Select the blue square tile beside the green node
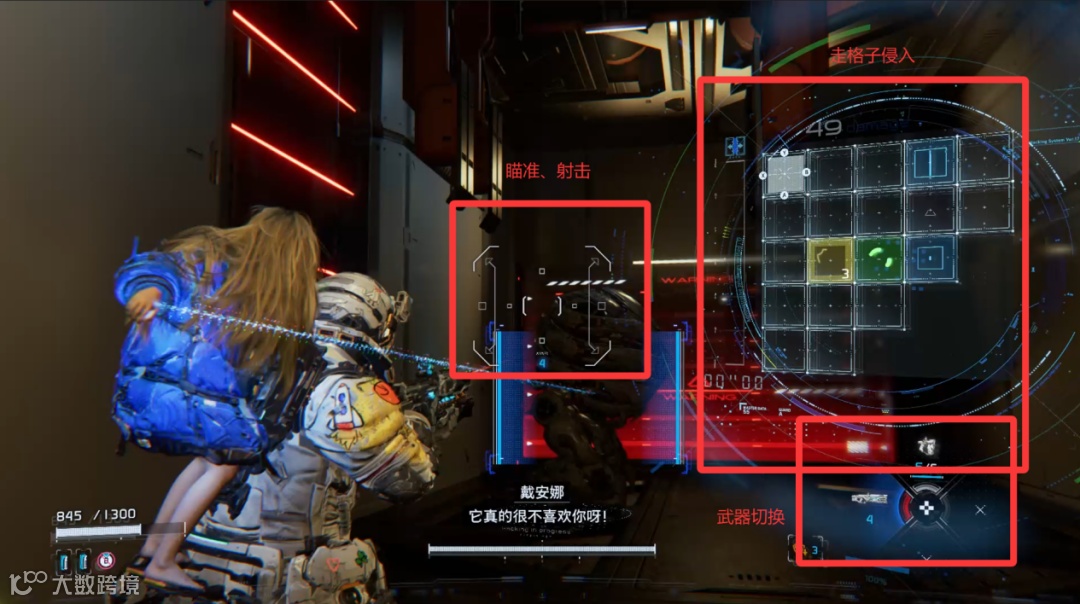Screen dimensions: 1080x604 coord(931,258)
